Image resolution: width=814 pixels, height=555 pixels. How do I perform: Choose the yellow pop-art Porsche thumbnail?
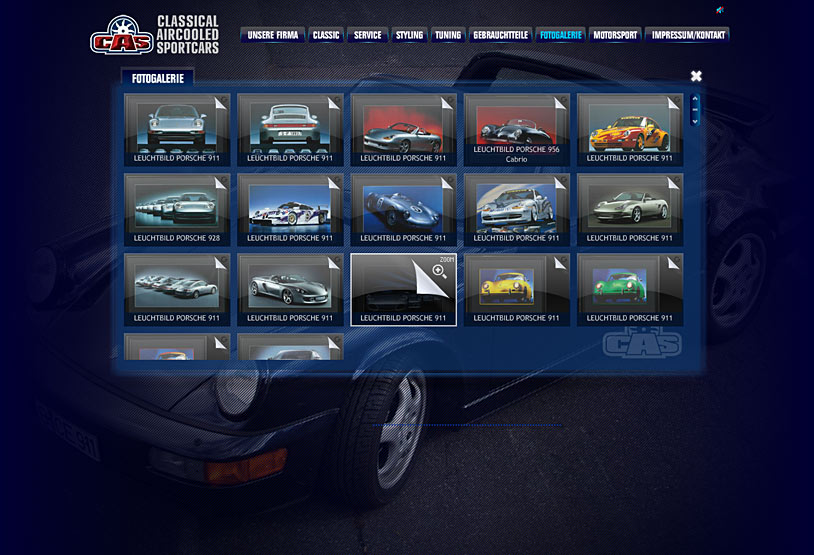coord(517,289)
